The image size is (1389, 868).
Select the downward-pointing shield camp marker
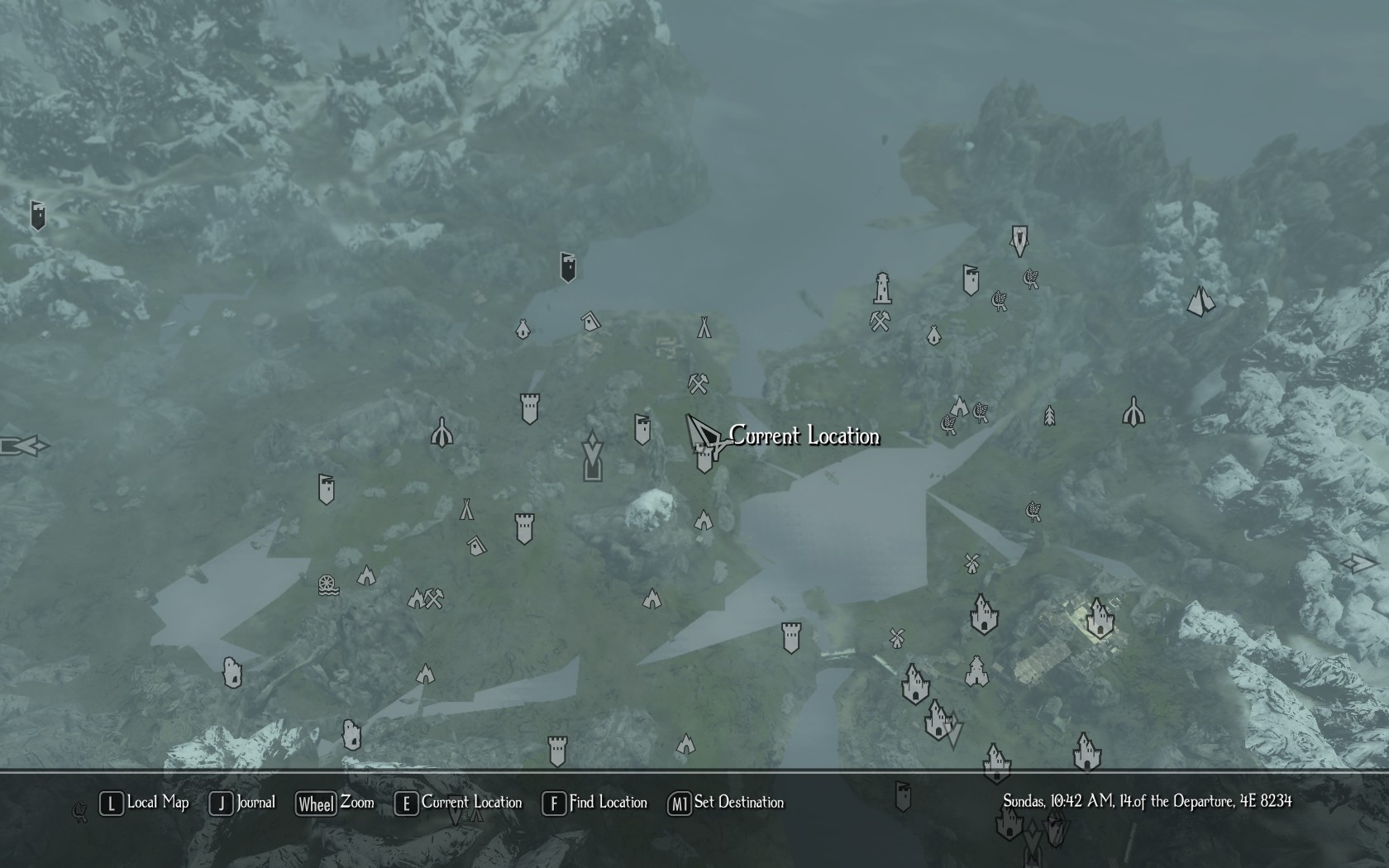[x=1019, y=241]
